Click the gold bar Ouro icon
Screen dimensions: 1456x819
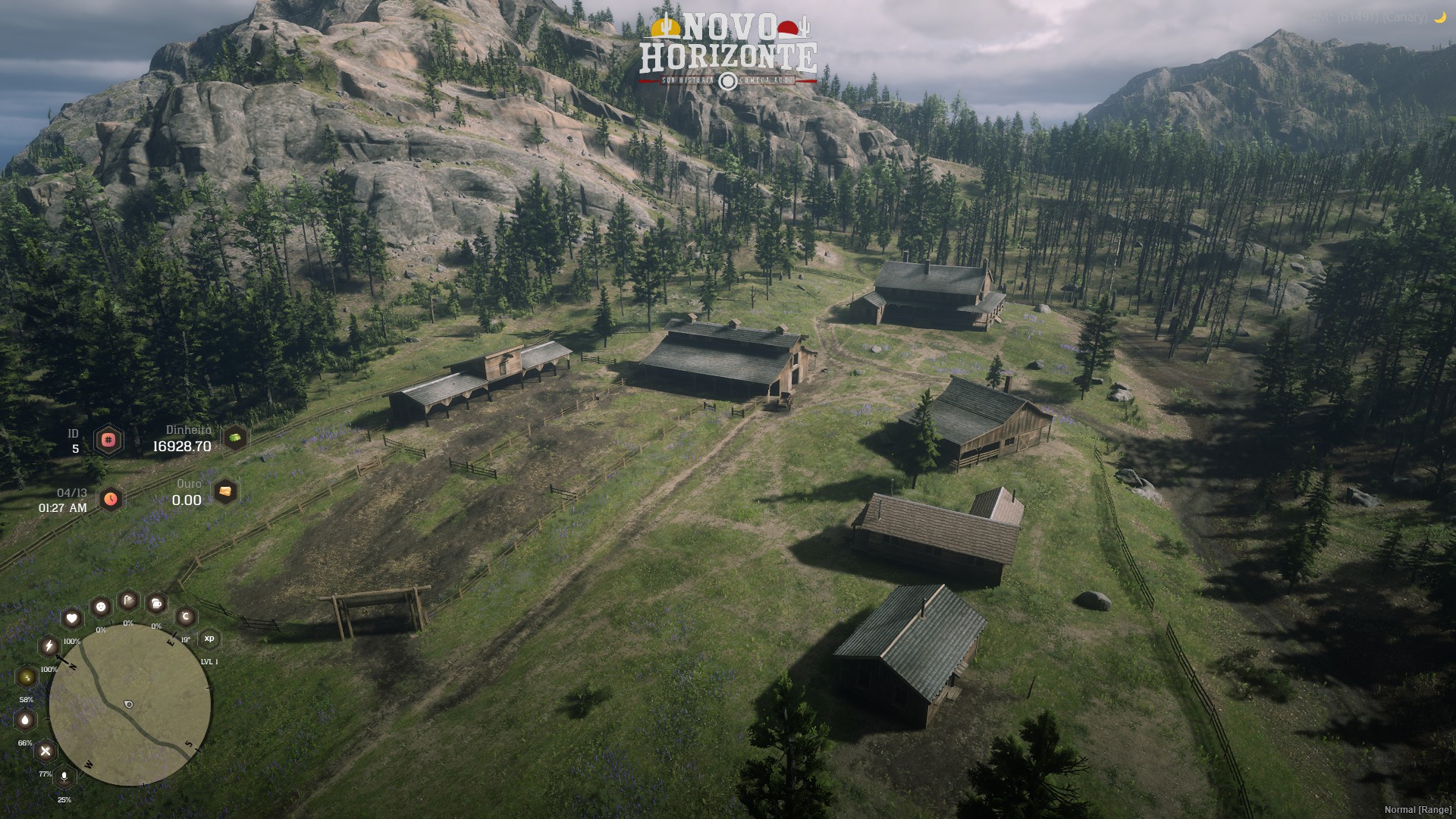click(225, 491)
